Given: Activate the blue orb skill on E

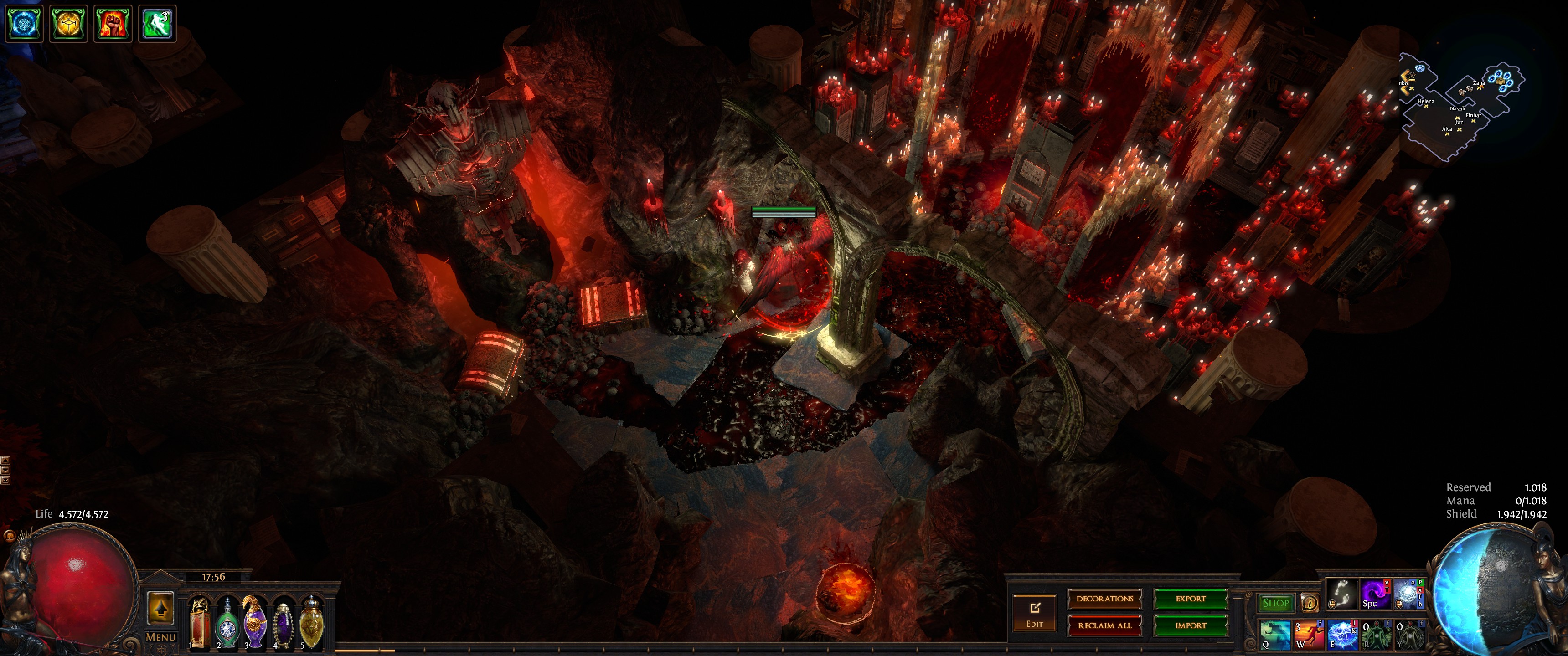Looking at the screenshot, I should coord(1341,635).
